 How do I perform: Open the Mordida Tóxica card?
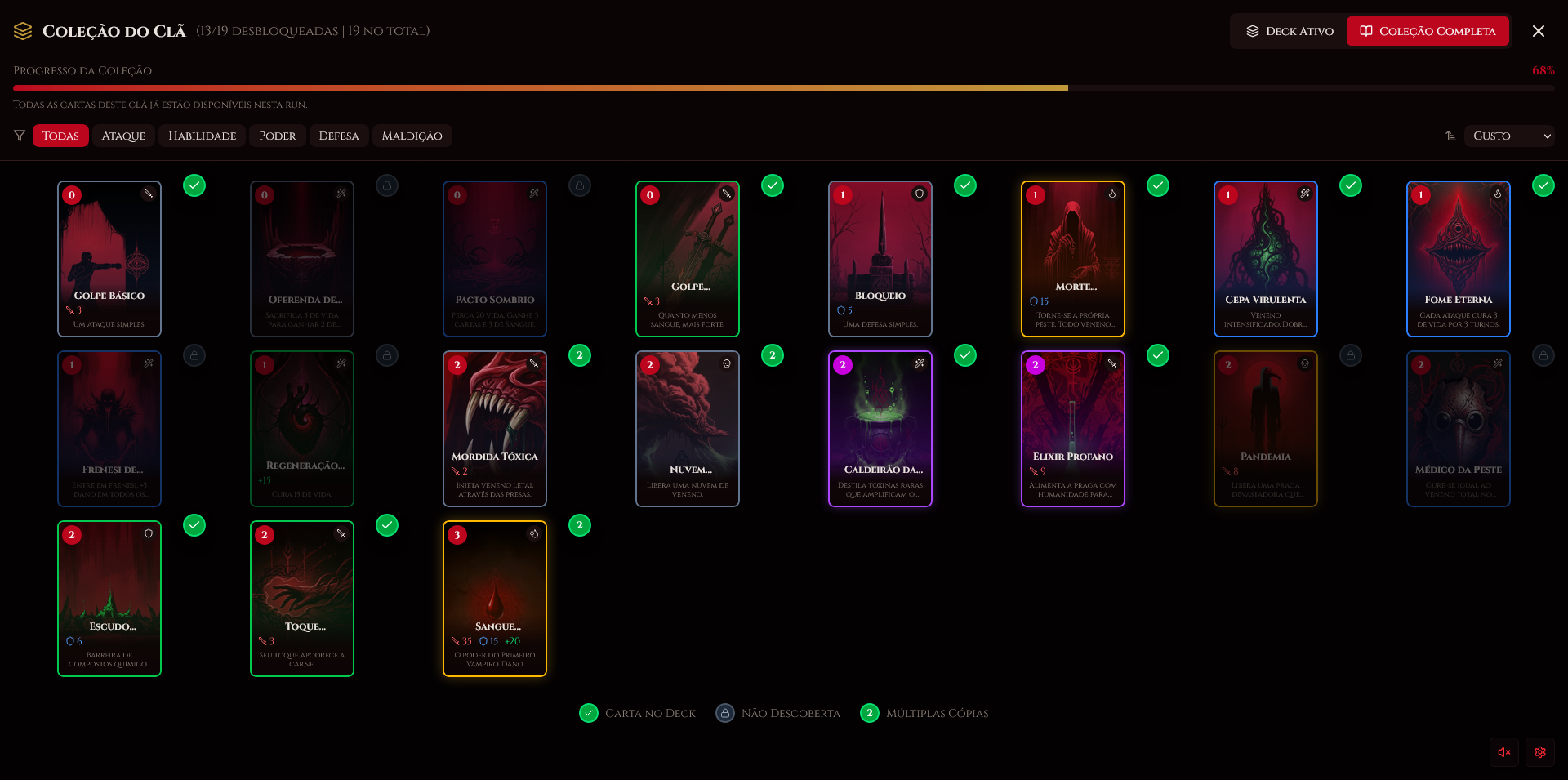click(x=495, y=428)
